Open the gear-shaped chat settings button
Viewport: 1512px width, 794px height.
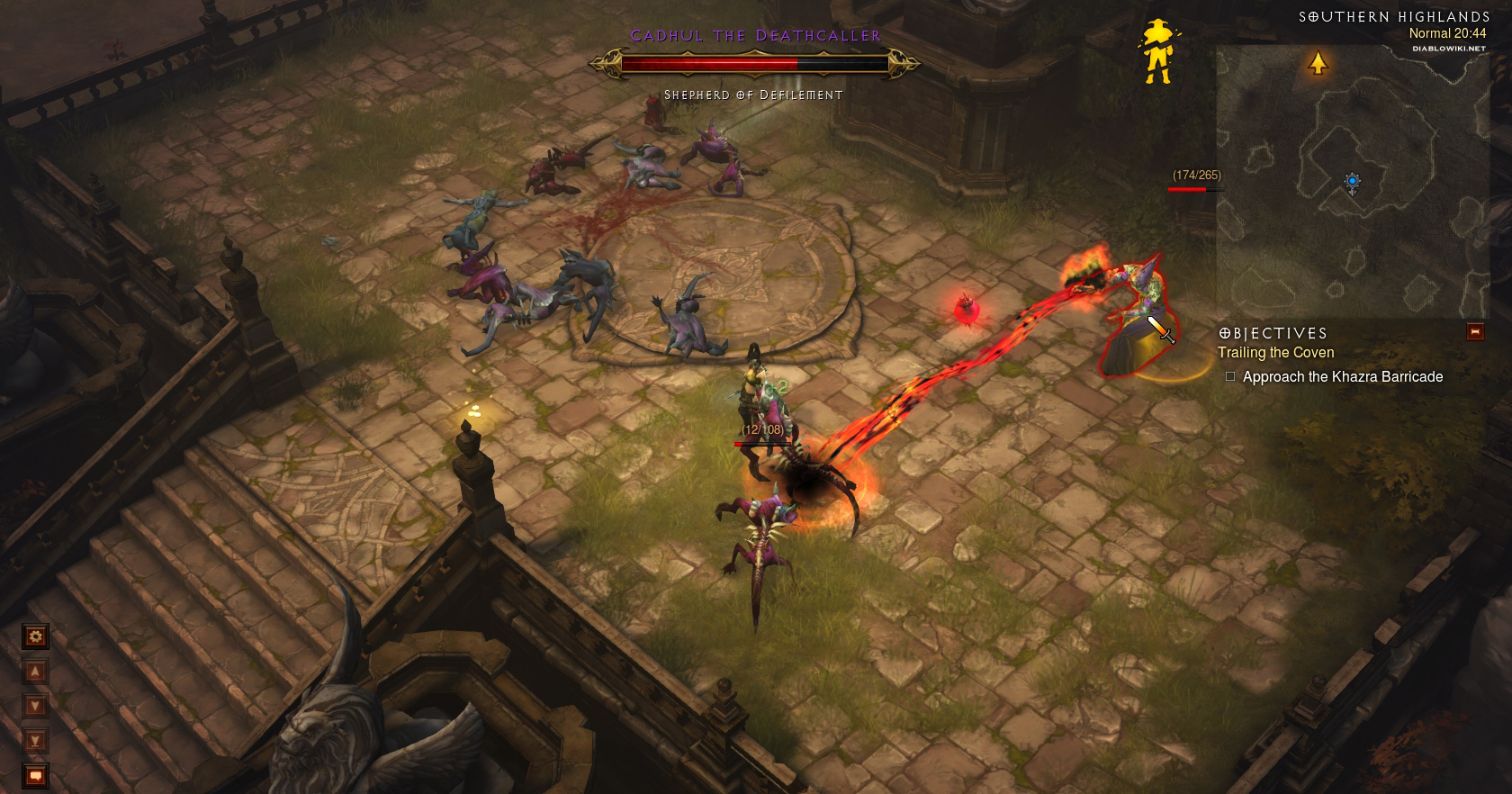pyautogui.click(x=35, y=637)
